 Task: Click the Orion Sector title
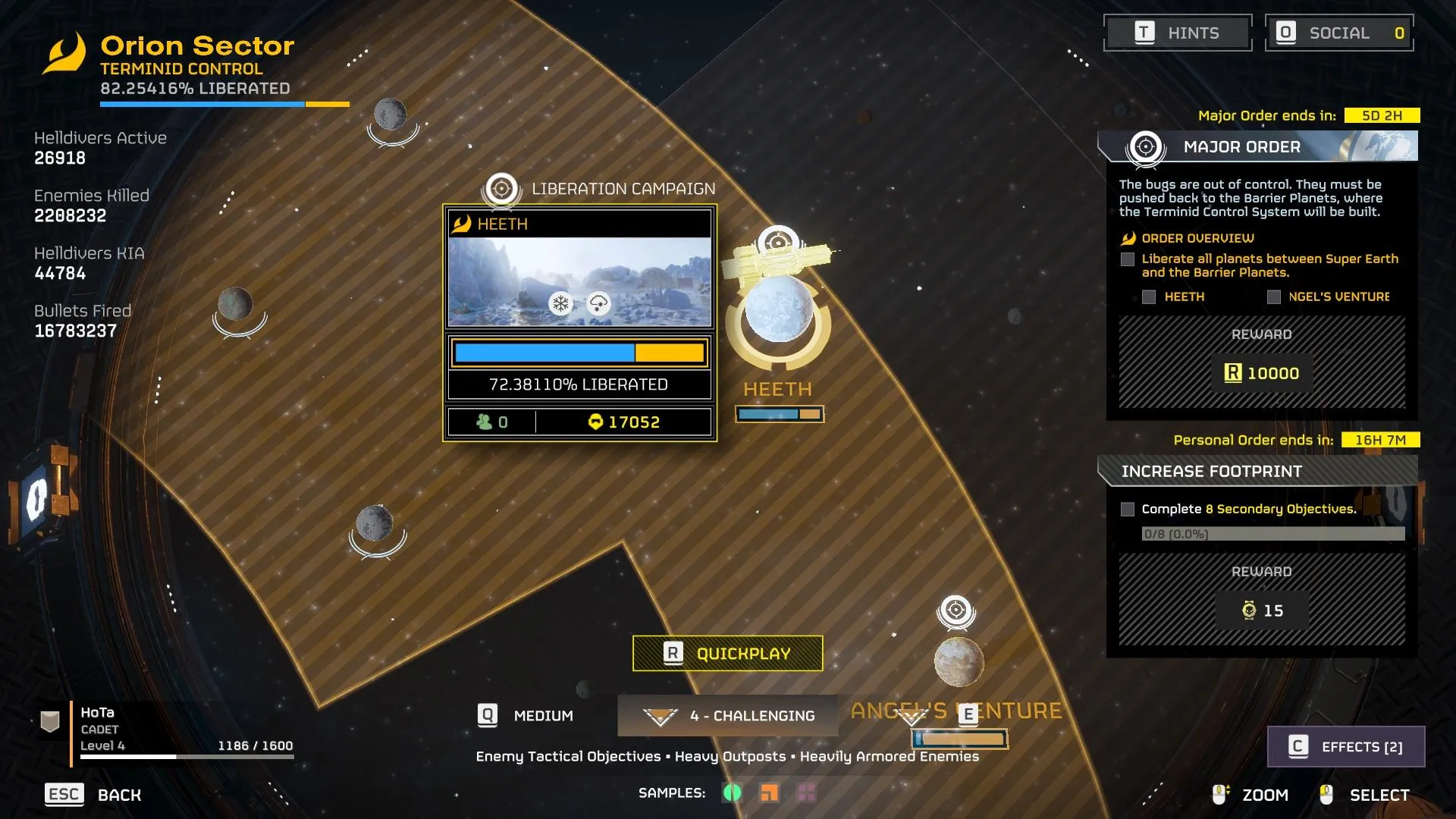(x=197, y=45)
